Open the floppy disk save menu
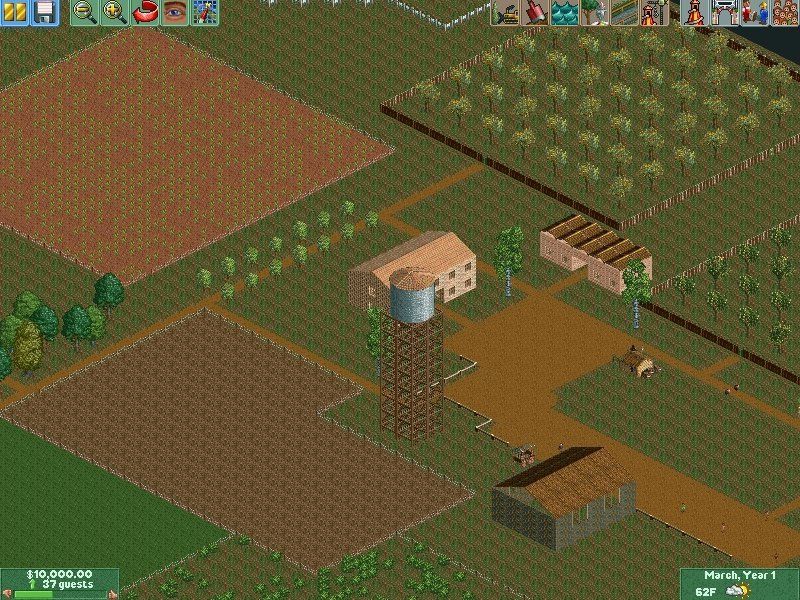Image resolution: width=800 pixels, height=600 pixels. click(44, 13)
